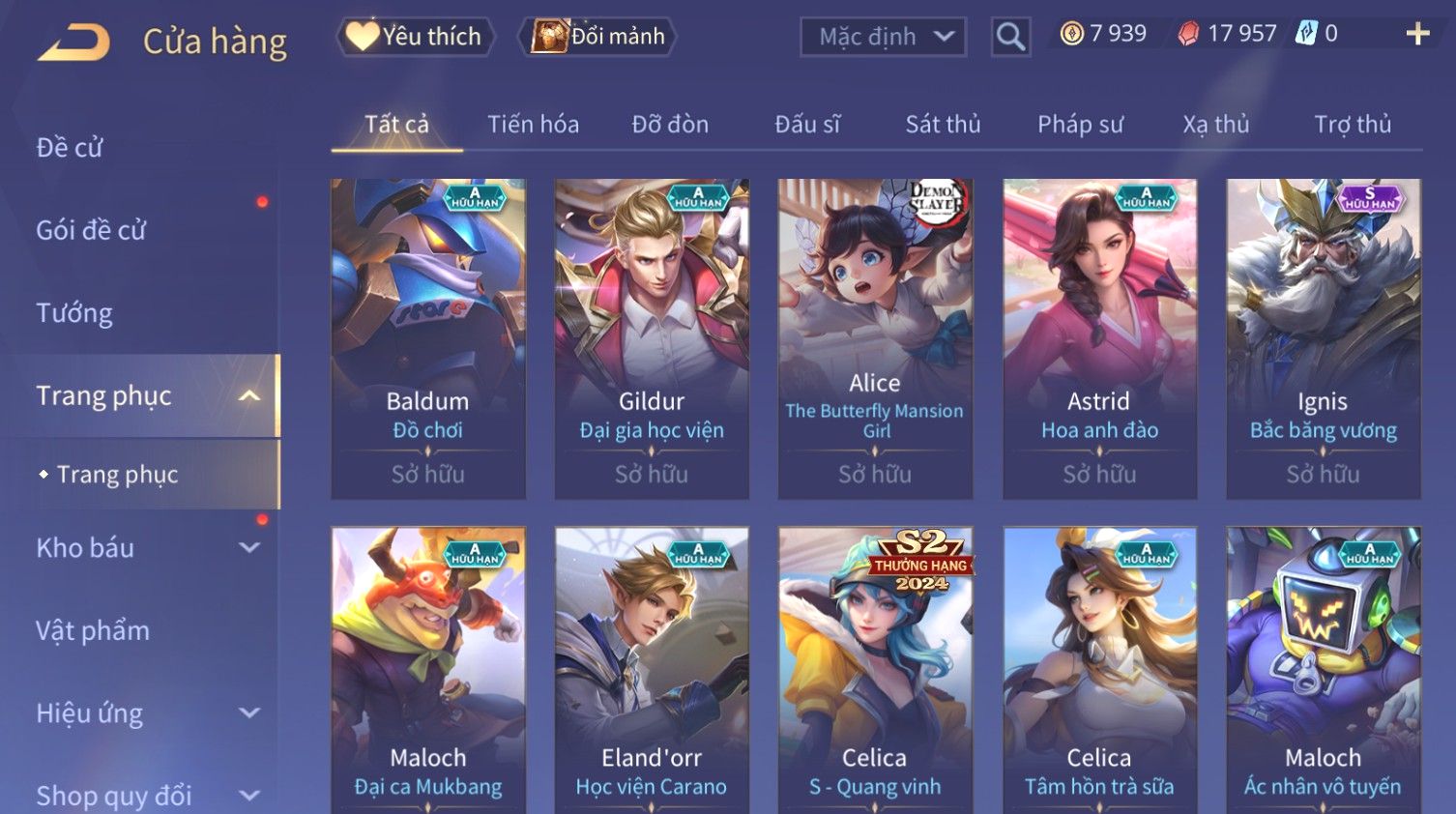The width and height of the screenshot is (1456, 814).
Task: Select the Baldum Đồ chơi skin card
Action: 428,338
